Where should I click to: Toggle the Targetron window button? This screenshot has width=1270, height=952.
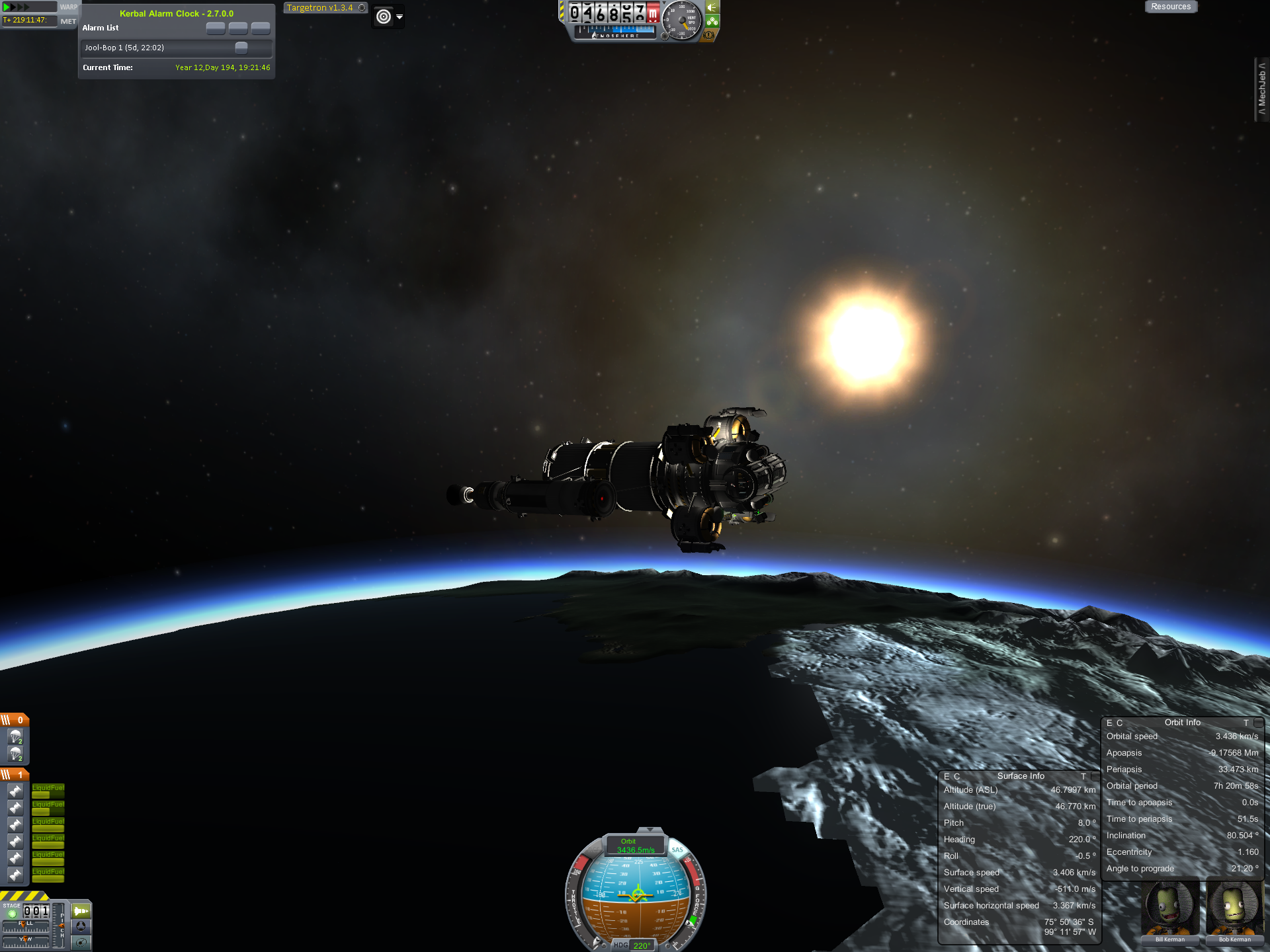pyautogui.click(x=362, y=8)
